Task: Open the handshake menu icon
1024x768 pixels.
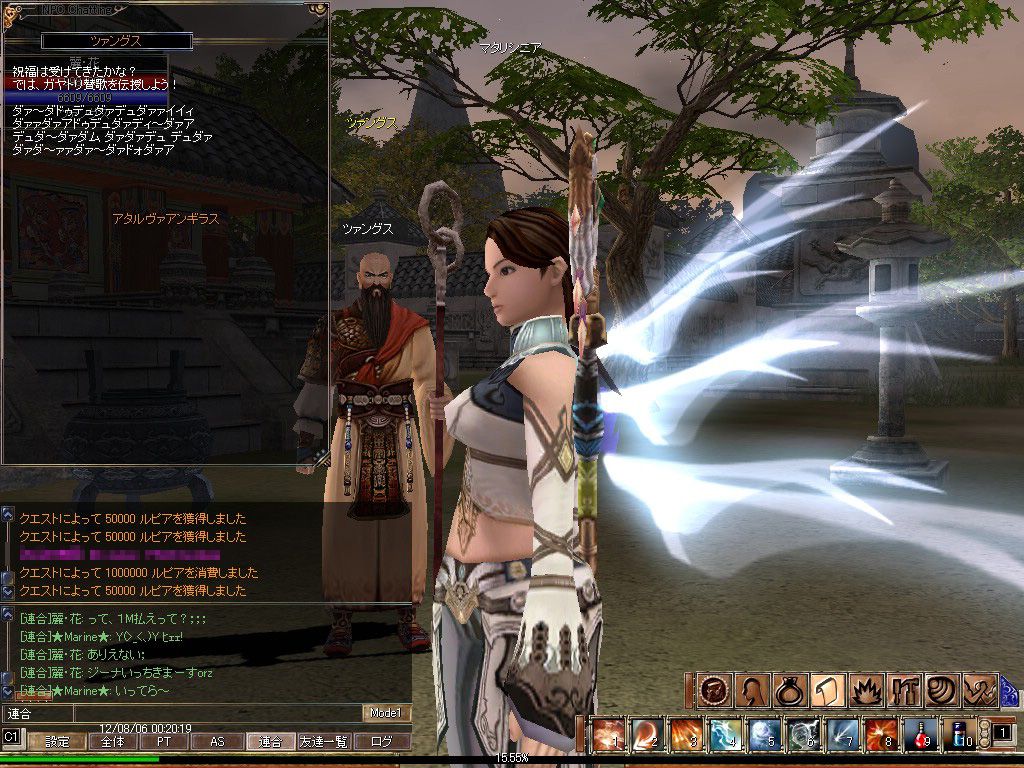Action: pyautogui.click(x=978, y=690)
